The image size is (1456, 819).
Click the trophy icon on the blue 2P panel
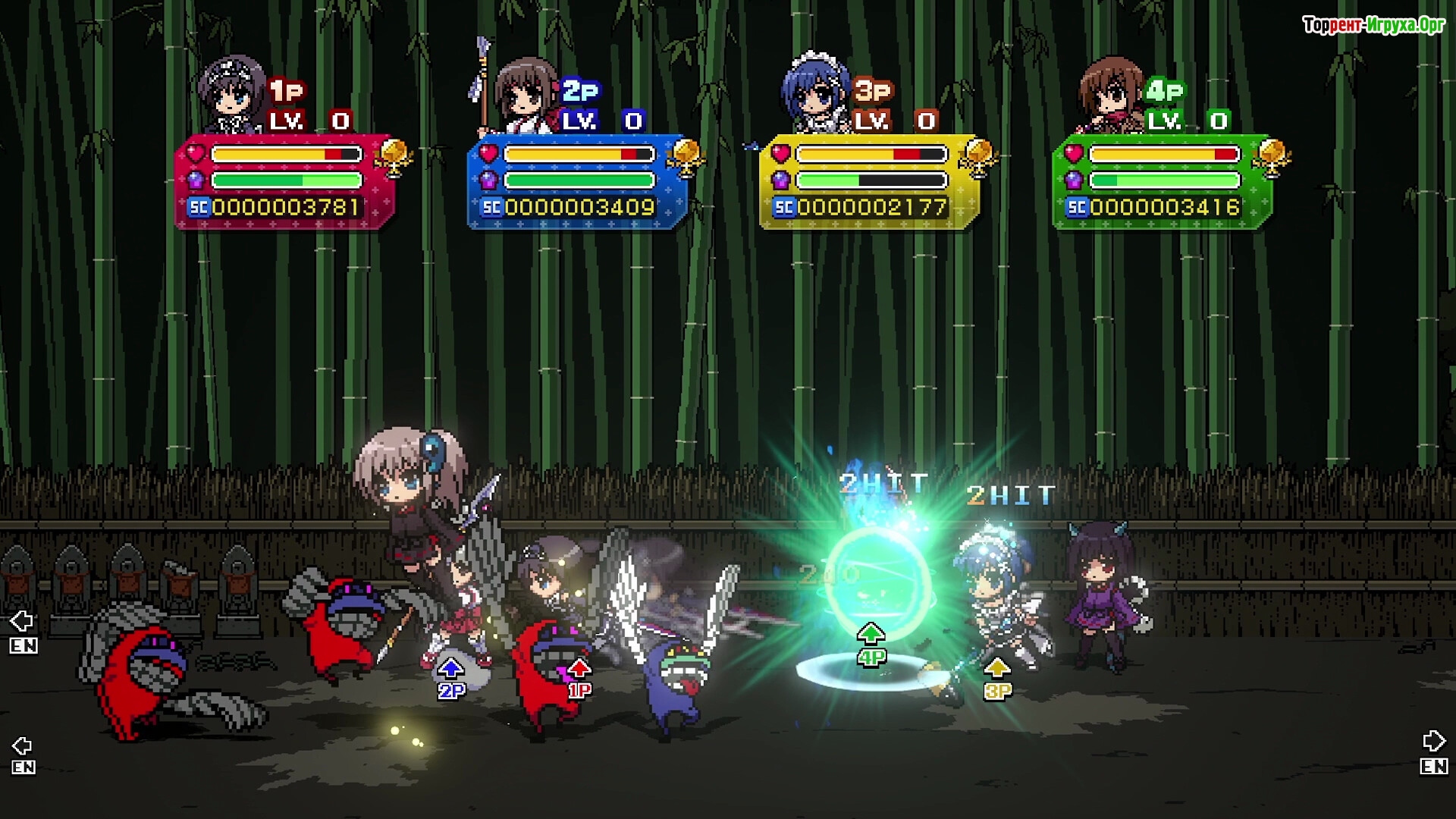tap(686, 156)
